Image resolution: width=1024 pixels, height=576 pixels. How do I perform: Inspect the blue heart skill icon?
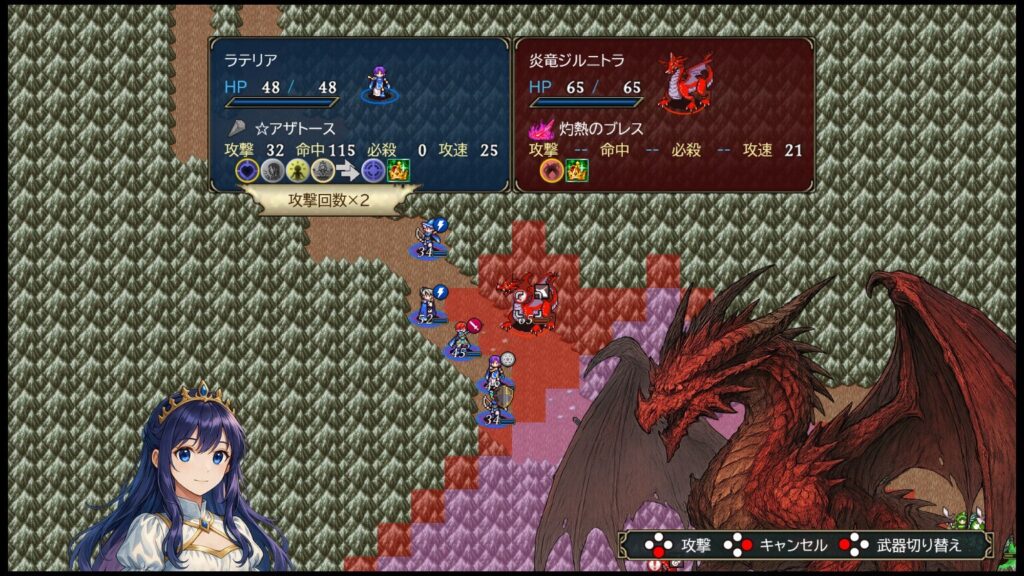point(247,171)
